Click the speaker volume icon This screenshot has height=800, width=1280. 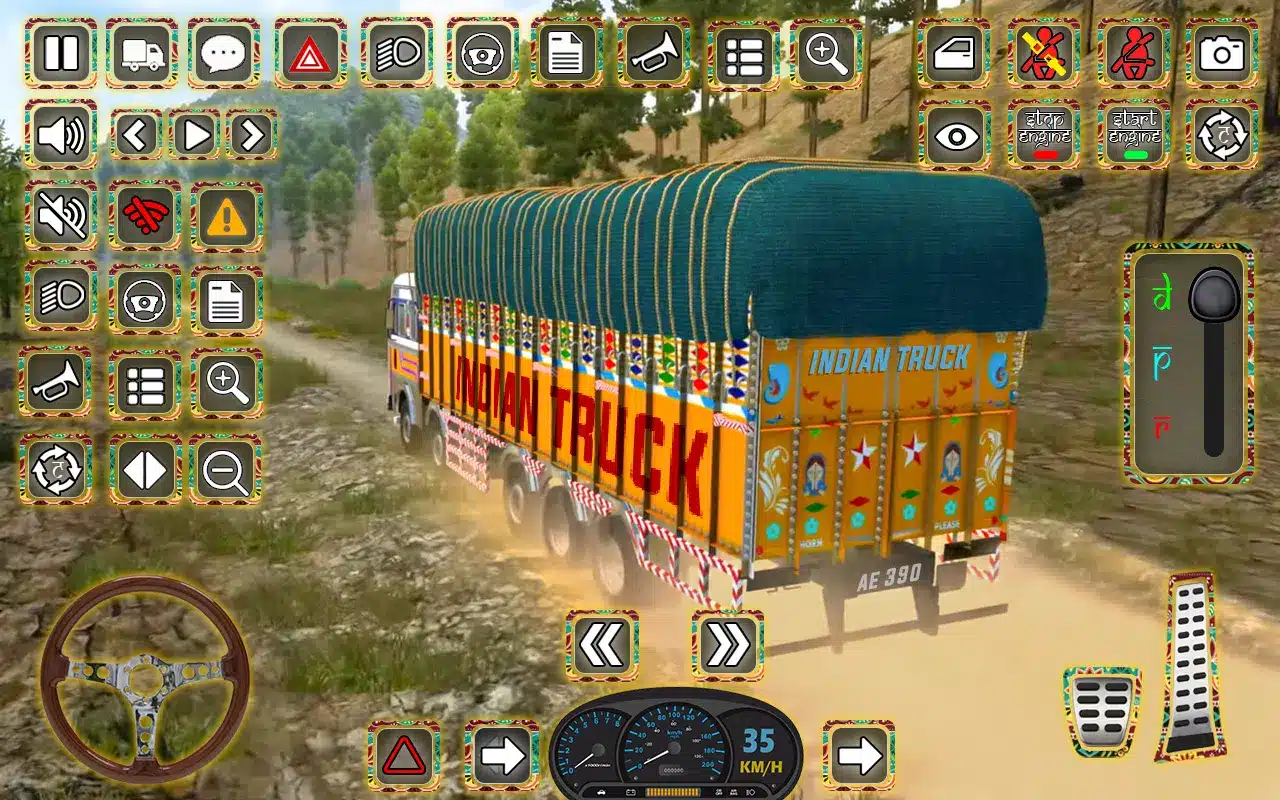click(x=61, y=134)
